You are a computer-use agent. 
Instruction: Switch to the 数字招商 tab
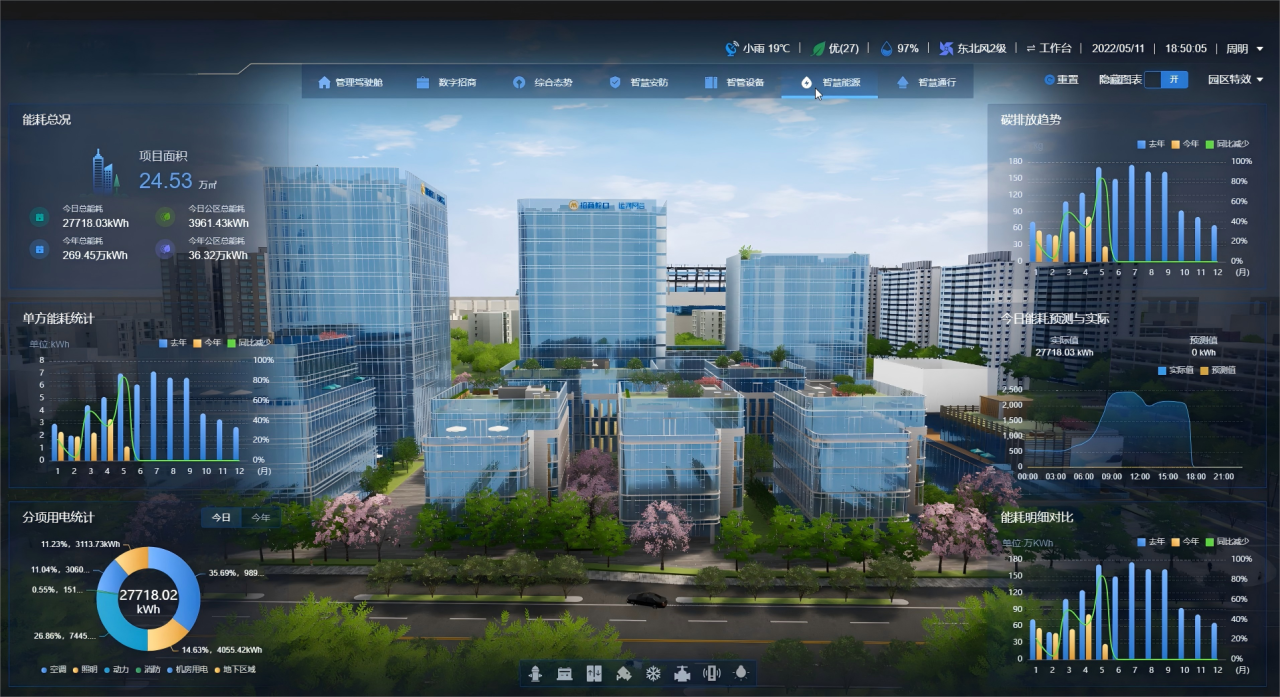tap(446, 82)
